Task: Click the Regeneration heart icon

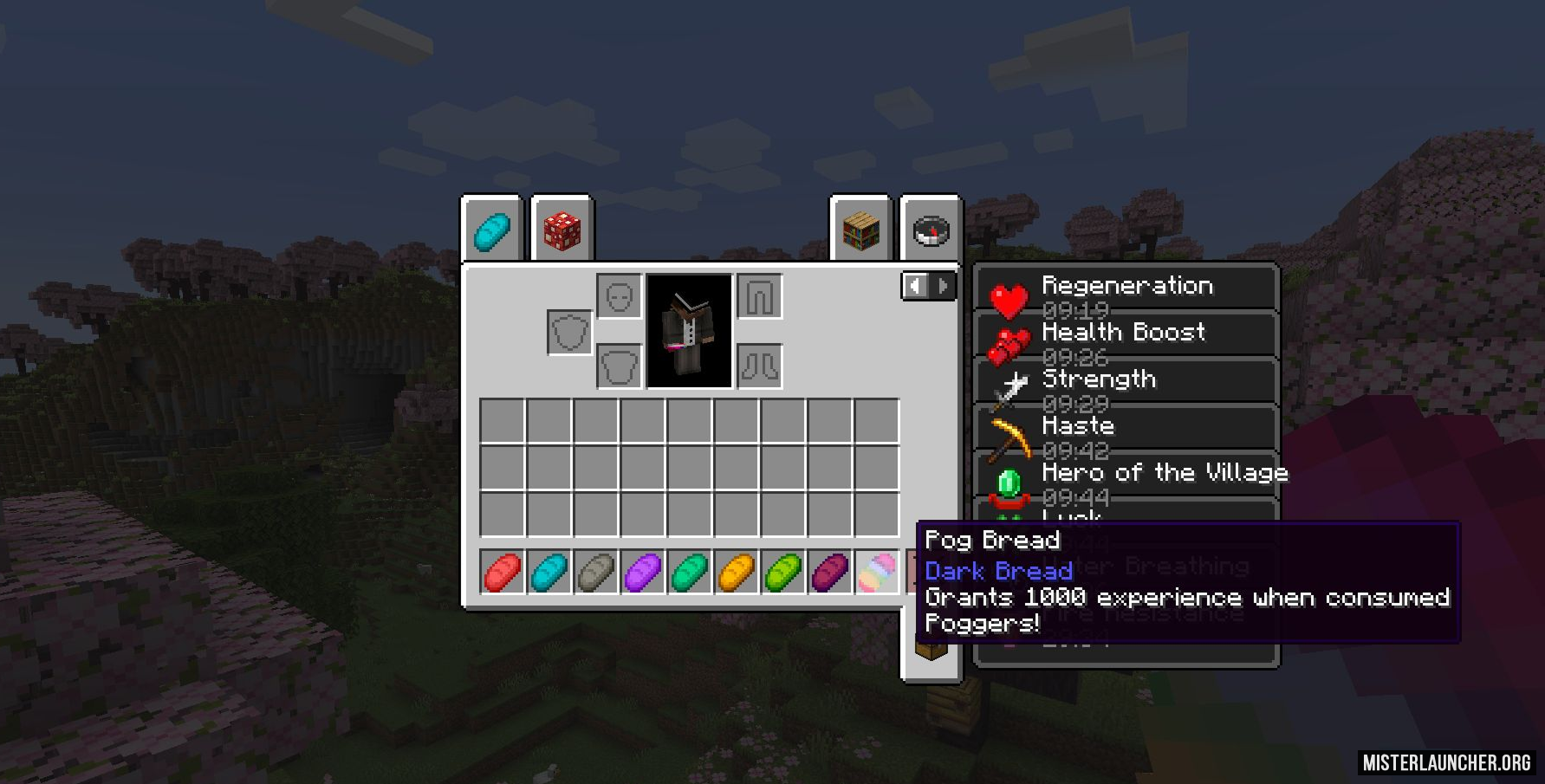Action: click(x=1009, y=299)
